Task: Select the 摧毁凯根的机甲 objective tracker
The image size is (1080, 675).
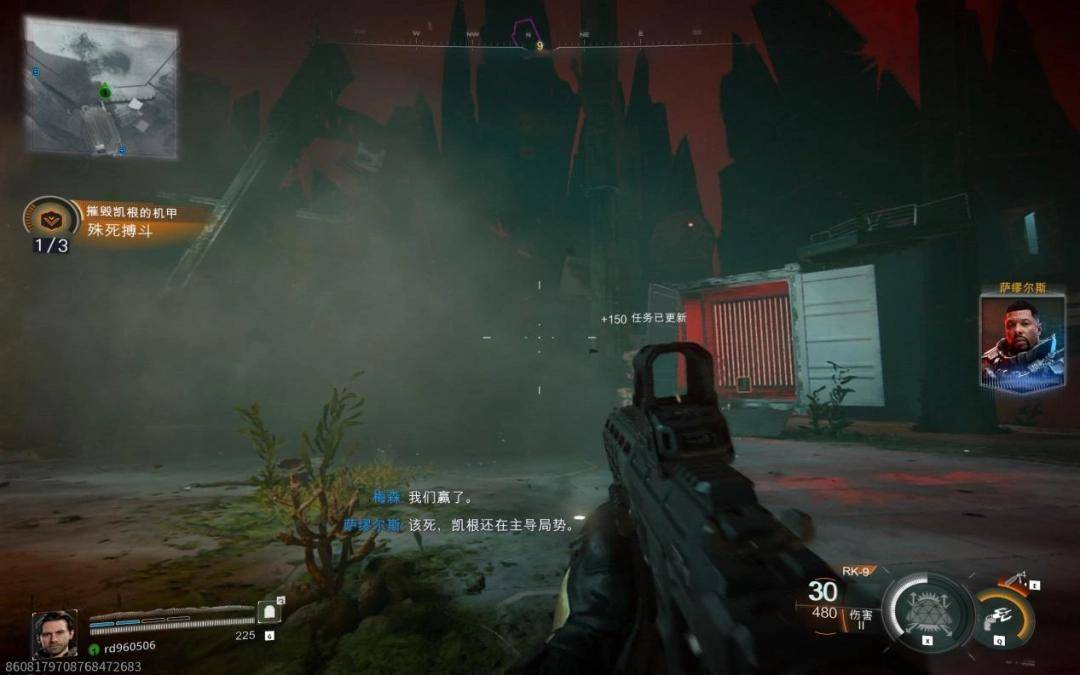Action: coord(131,211)
